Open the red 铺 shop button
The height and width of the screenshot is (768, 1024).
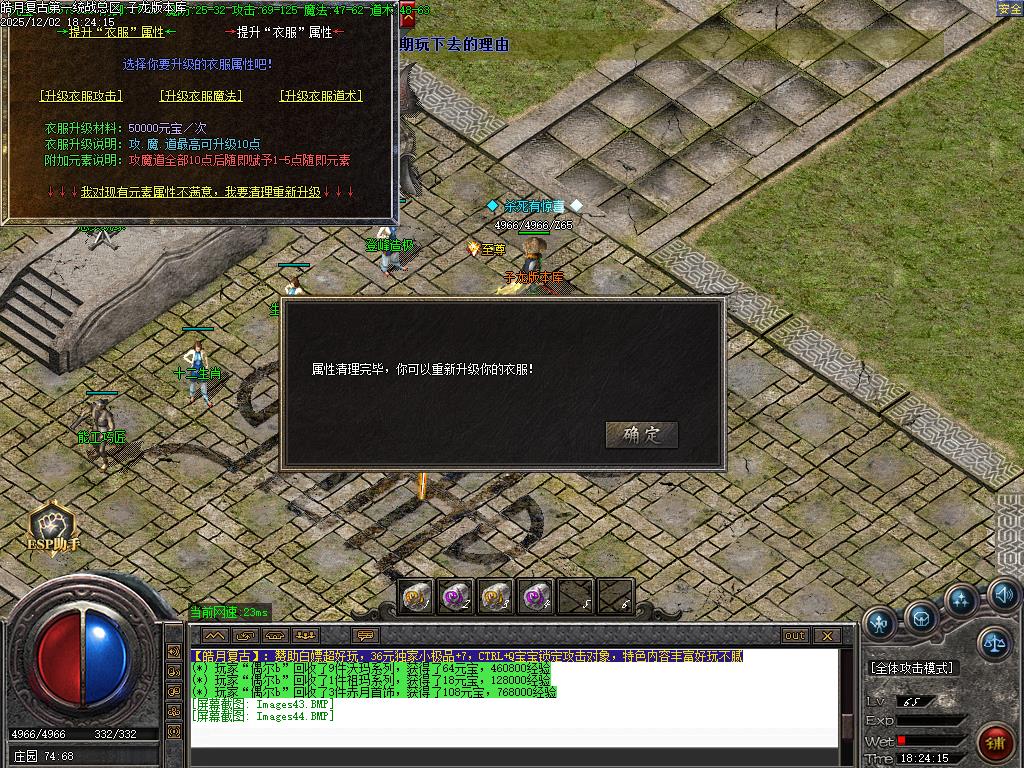(996, 743)
